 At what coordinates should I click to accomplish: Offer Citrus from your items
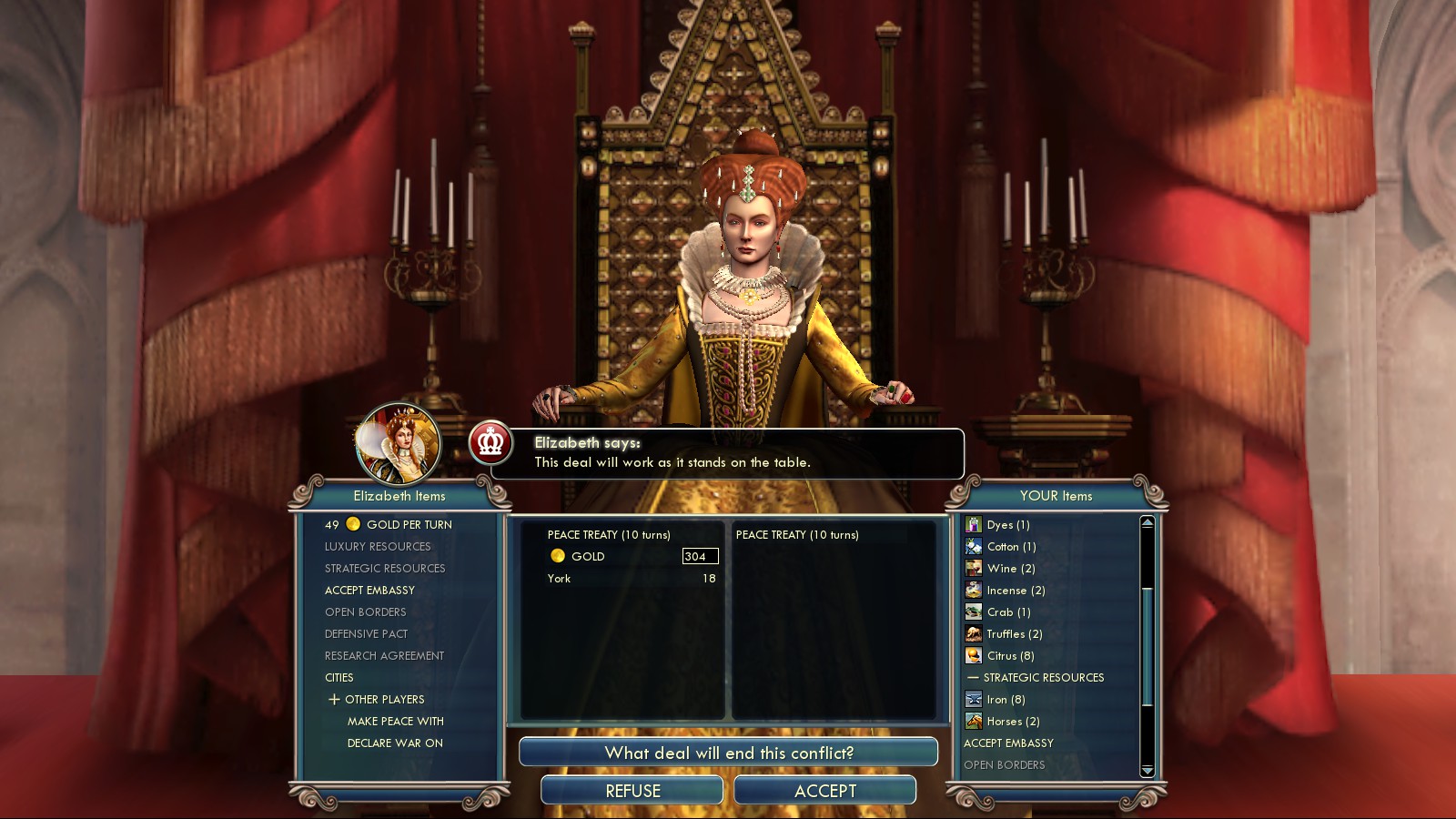point(1010,656)
